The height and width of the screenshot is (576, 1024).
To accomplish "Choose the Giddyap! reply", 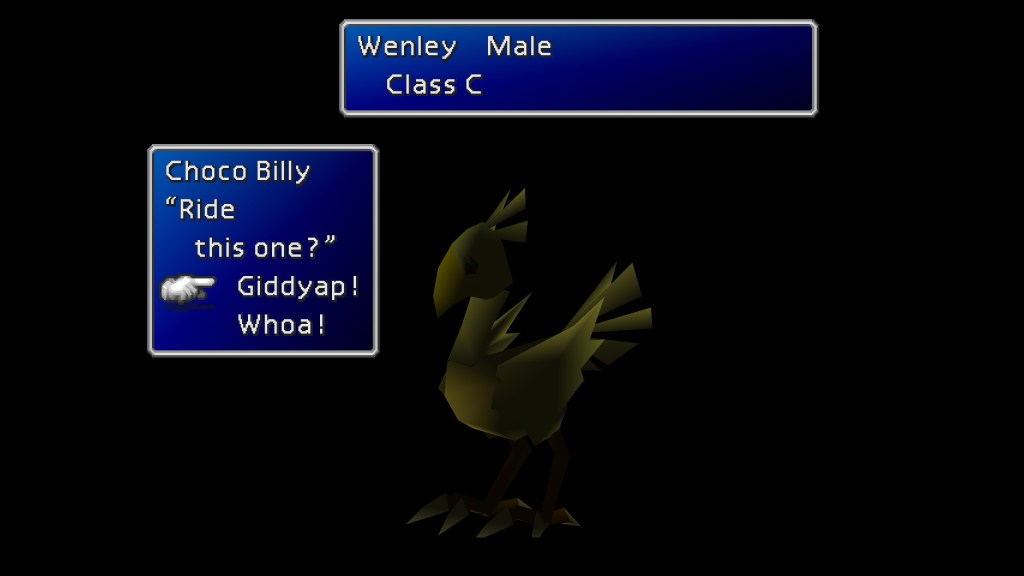I will click(x=297, y=287).
